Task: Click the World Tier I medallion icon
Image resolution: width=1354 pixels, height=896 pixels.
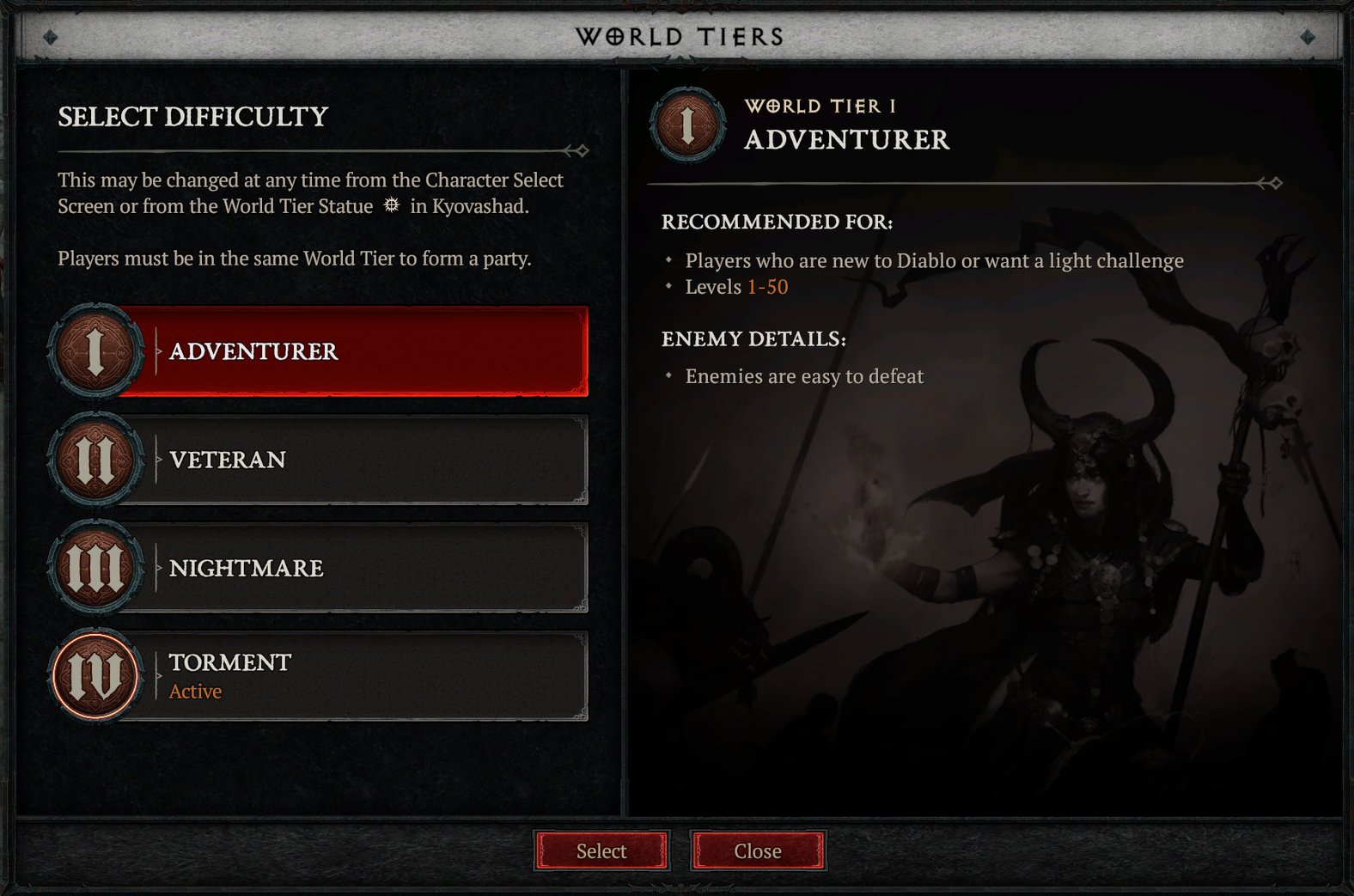Action: pyautogui.click(x=95, y=350)
